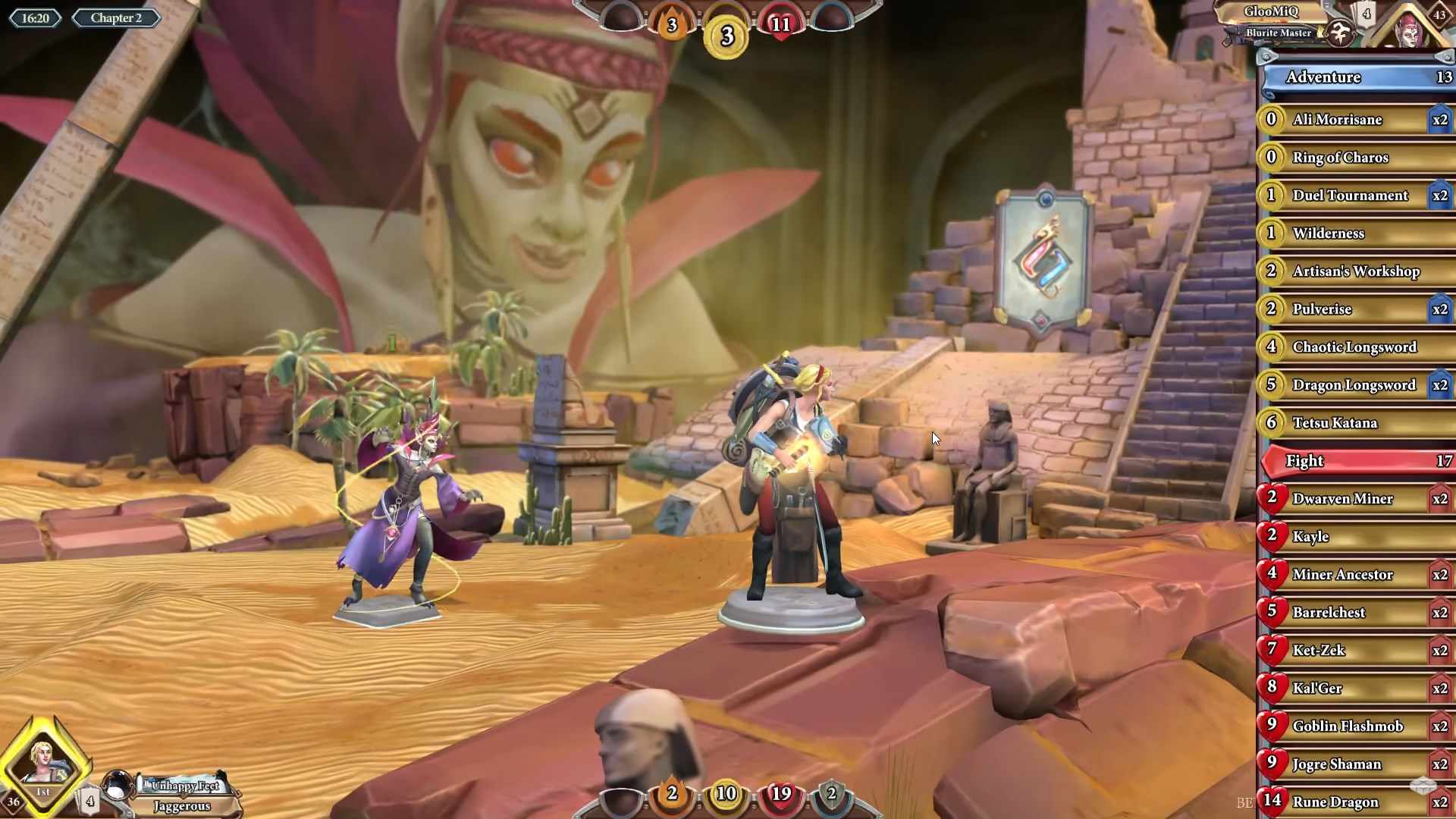
Task: Collapse the Adventure deck section header
Action: point(1357,77)
